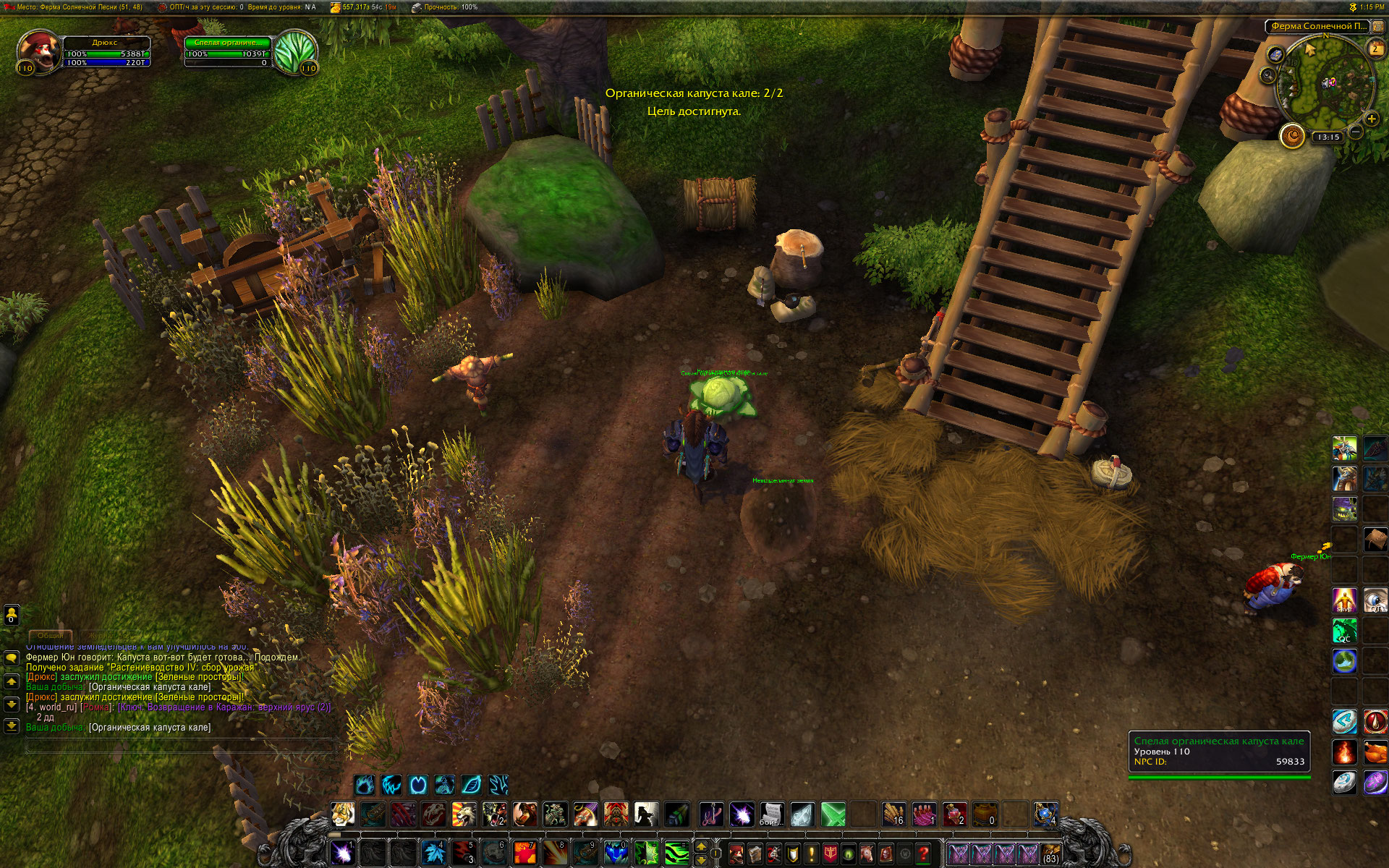The image size is (1389, 868).
Task: Activate the orange bear paw ability on slot 7
Action: click(524, 854)
